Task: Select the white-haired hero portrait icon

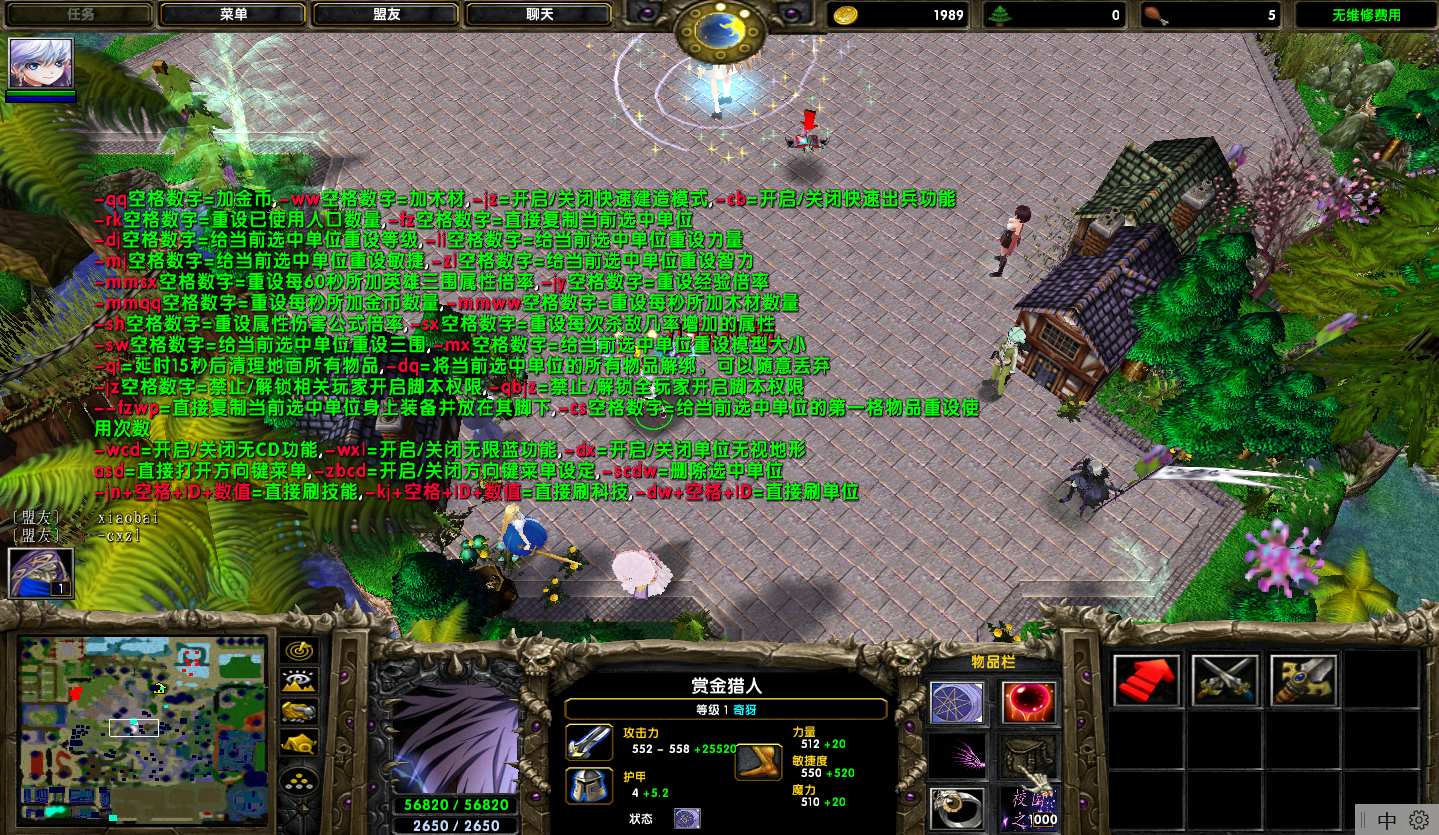Action: pos(41,65)
